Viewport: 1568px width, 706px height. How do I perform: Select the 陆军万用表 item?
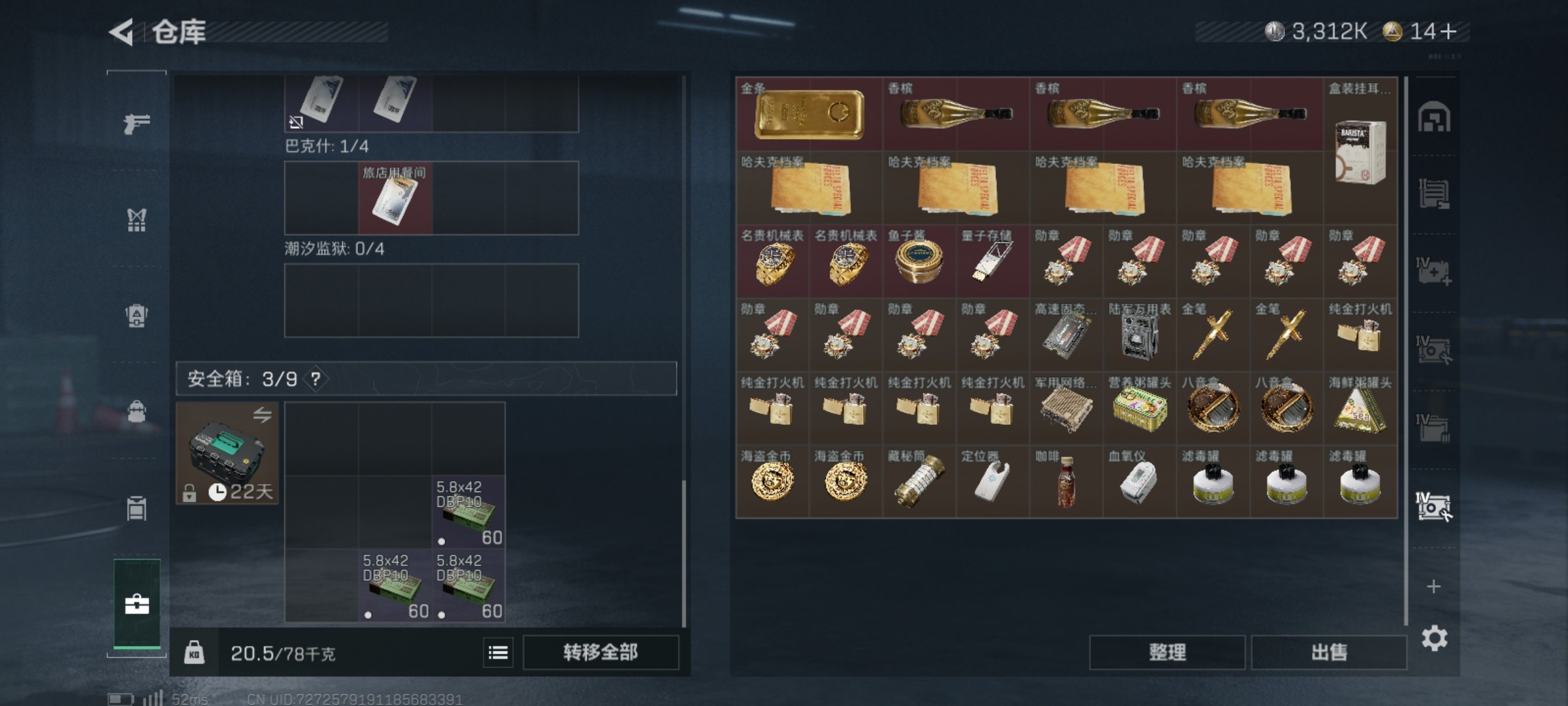1139,336
